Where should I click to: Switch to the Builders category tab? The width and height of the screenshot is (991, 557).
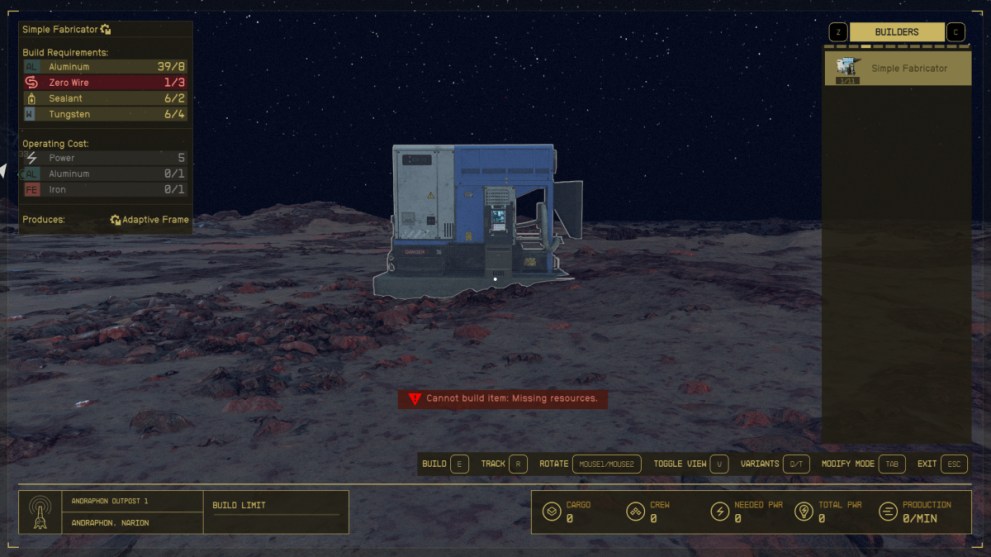tap(896, 32)
